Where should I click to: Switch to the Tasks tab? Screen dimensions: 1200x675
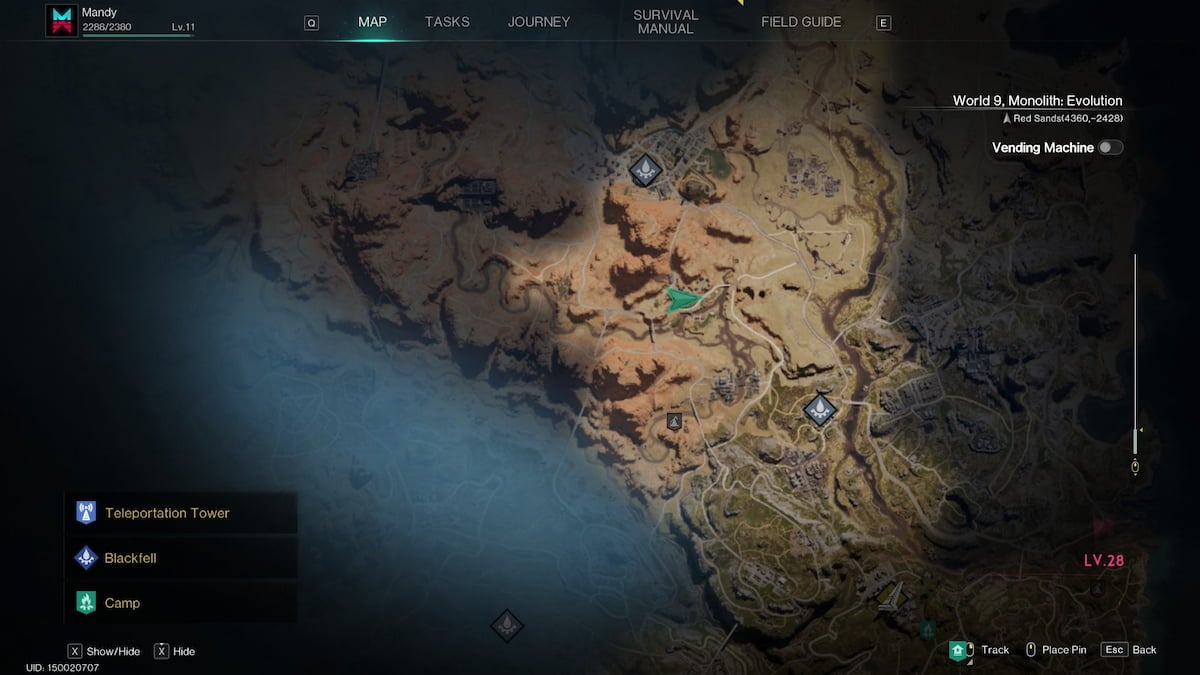[447, 22]
